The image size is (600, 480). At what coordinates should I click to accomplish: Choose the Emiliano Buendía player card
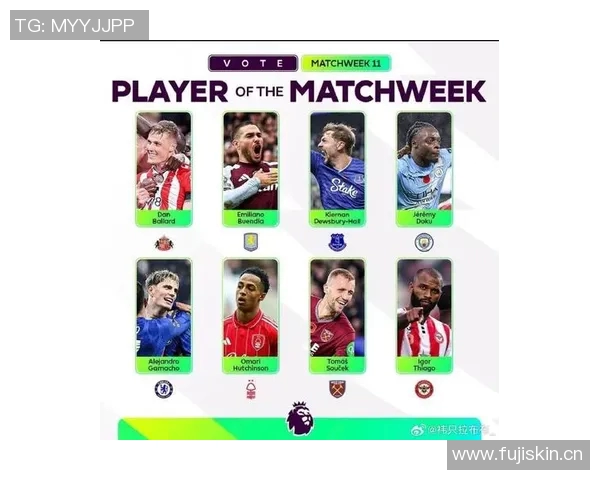[250, 168]
